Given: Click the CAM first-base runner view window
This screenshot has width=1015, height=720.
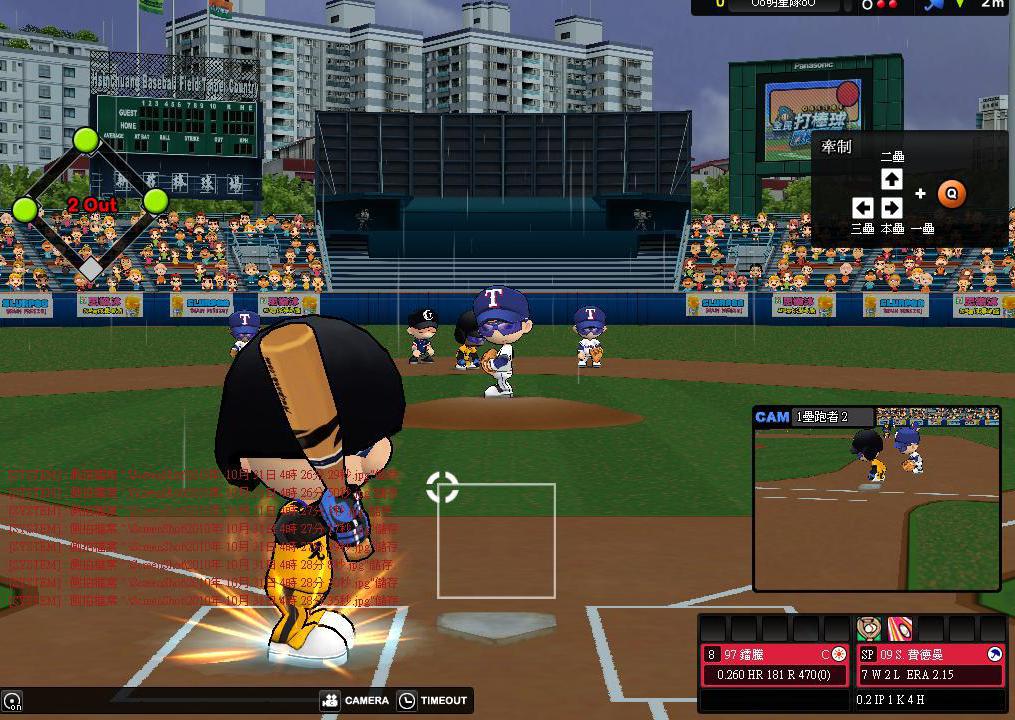Looking at the screenshot, I should 876,498.
